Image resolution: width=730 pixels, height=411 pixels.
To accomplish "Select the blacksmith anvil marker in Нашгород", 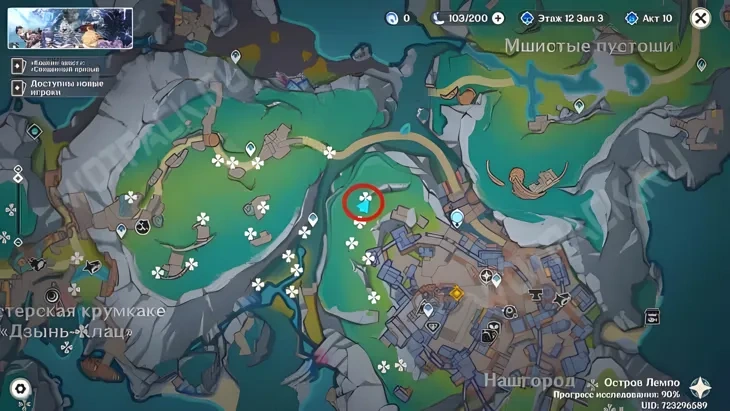I will point(536,295).
